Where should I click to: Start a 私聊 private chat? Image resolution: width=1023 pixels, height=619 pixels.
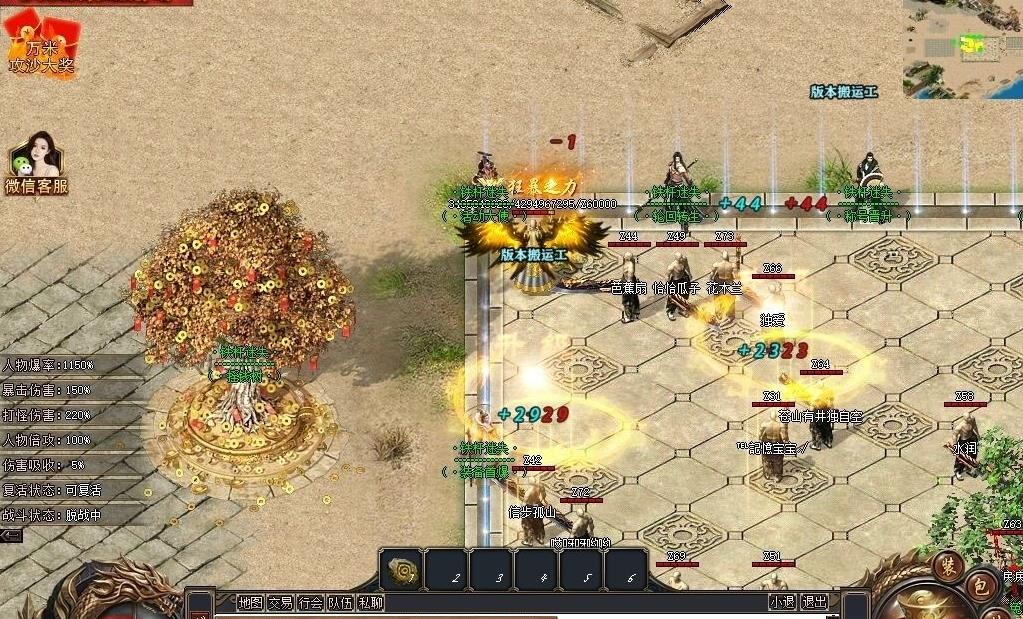(371, 603)
